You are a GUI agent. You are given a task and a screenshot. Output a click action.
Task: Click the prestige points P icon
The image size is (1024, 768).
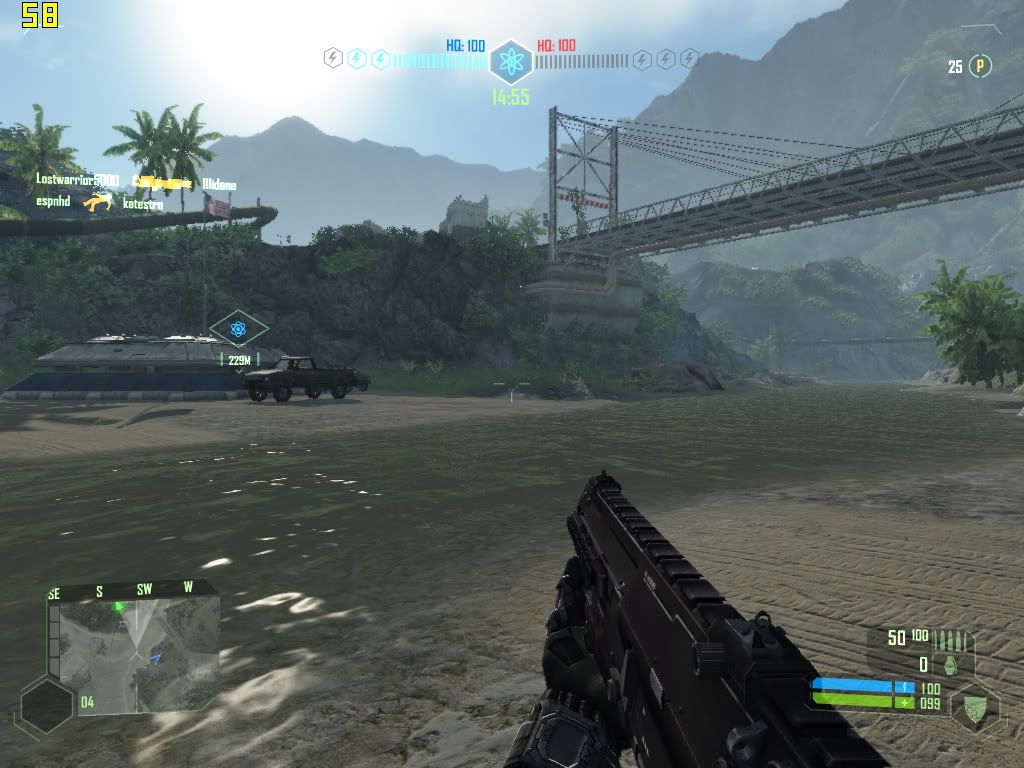(982, 66)
